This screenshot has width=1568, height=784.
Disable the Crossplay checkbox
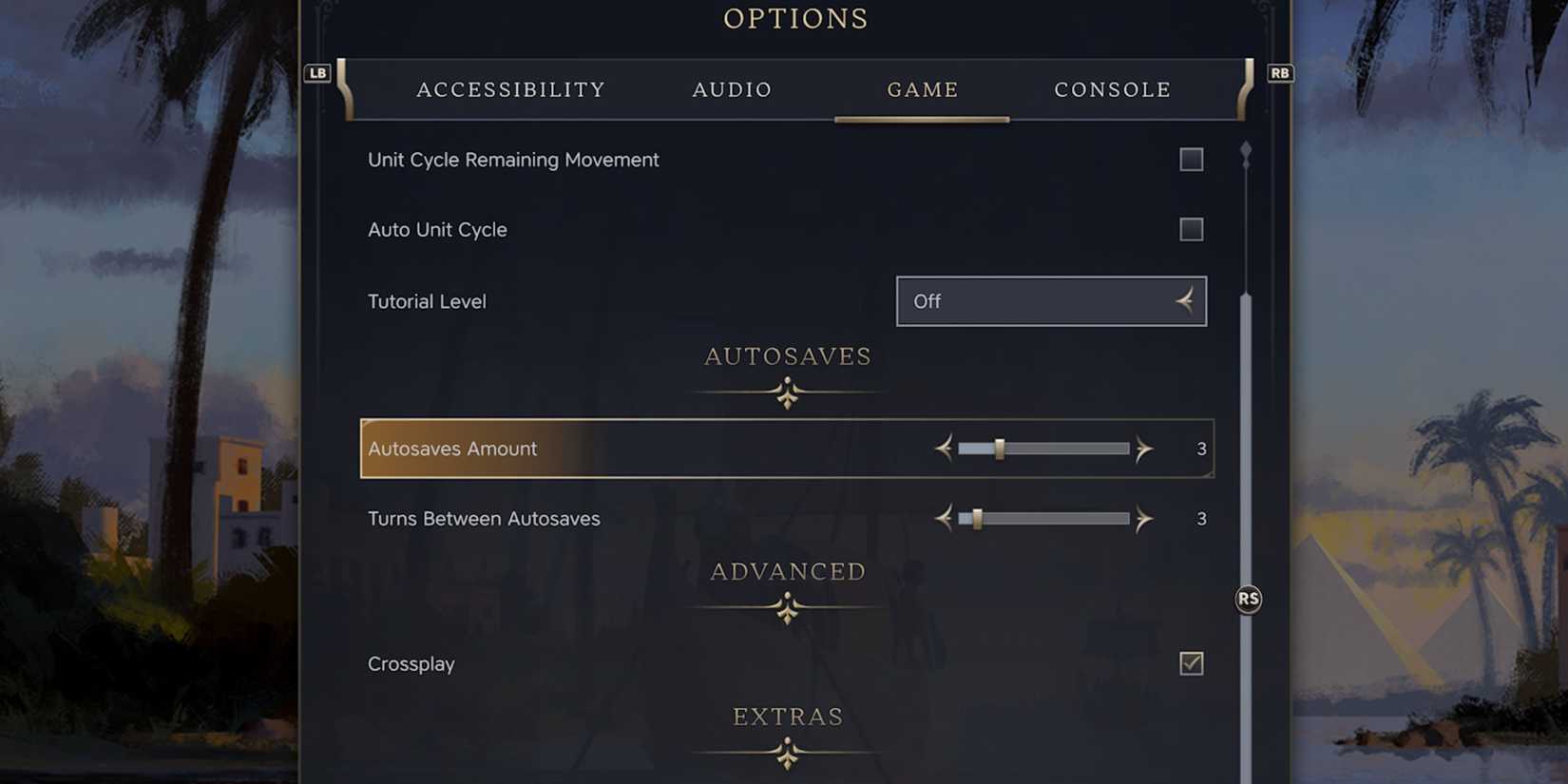tap(1191, 664)
